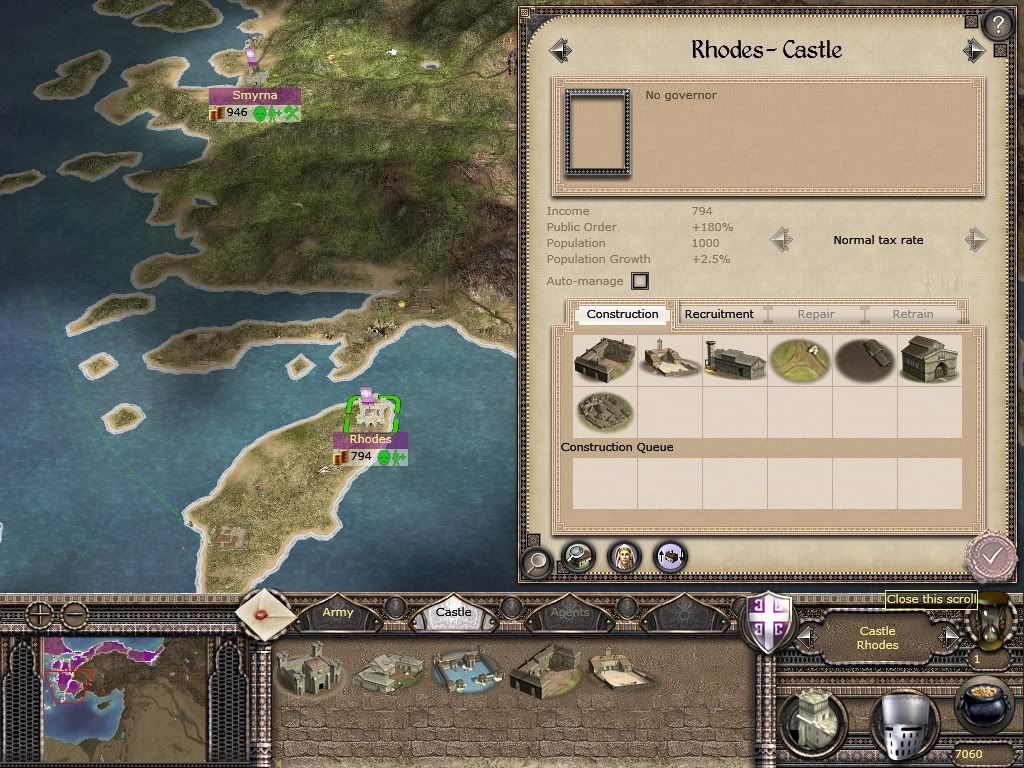1024x768 pixels.
Task: Open the Agents tab
Action: point(570,612)
